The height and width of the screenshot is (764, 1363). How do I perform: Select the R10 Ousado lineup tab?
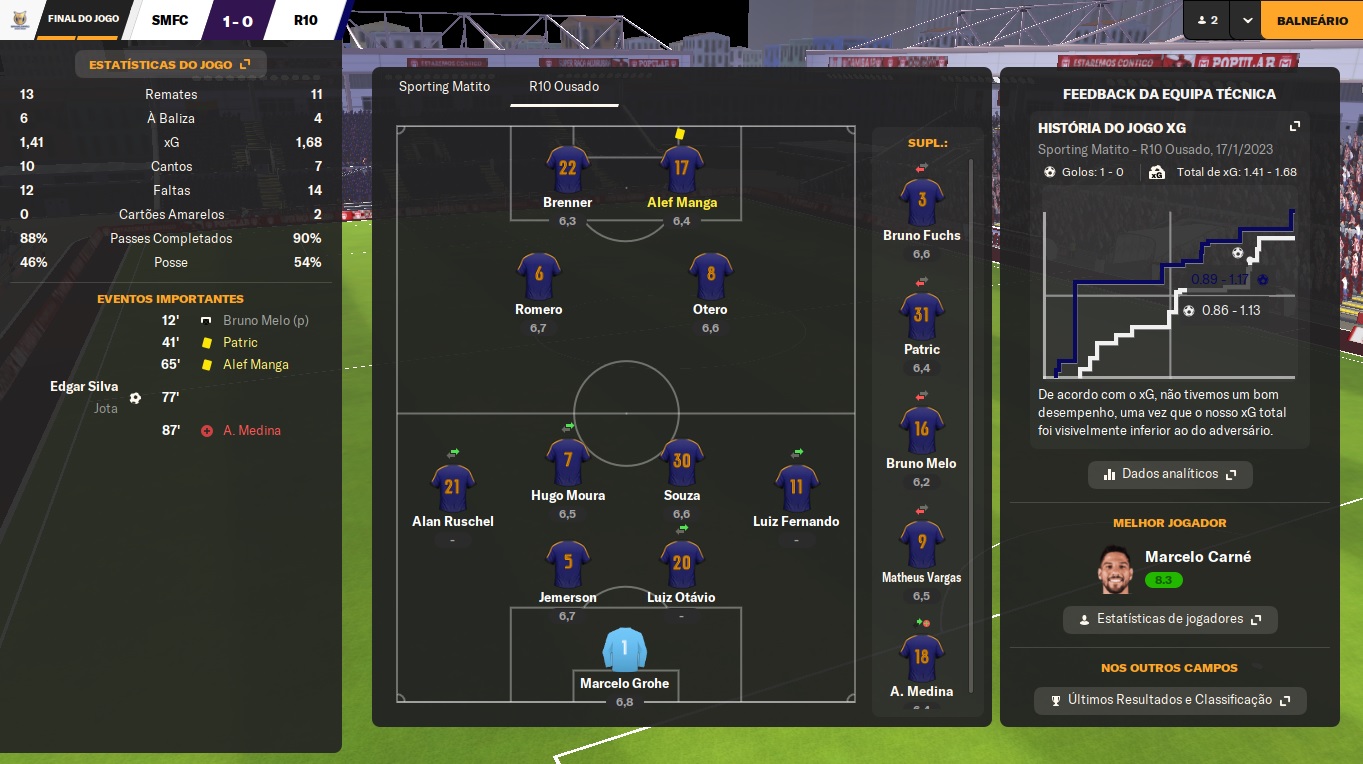click(564, 86)
